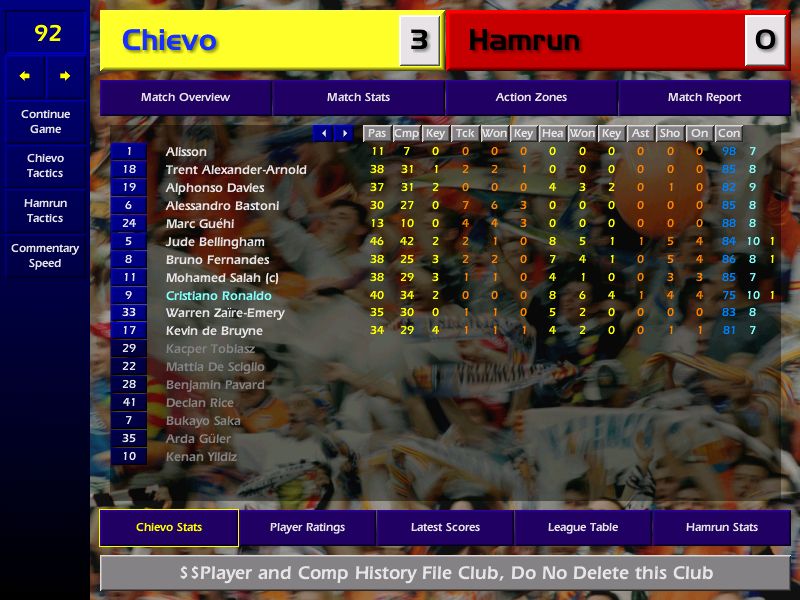This screenshot has width=800, height=600.
Task: Show the Match Stats tab
Action: (358, 98)
